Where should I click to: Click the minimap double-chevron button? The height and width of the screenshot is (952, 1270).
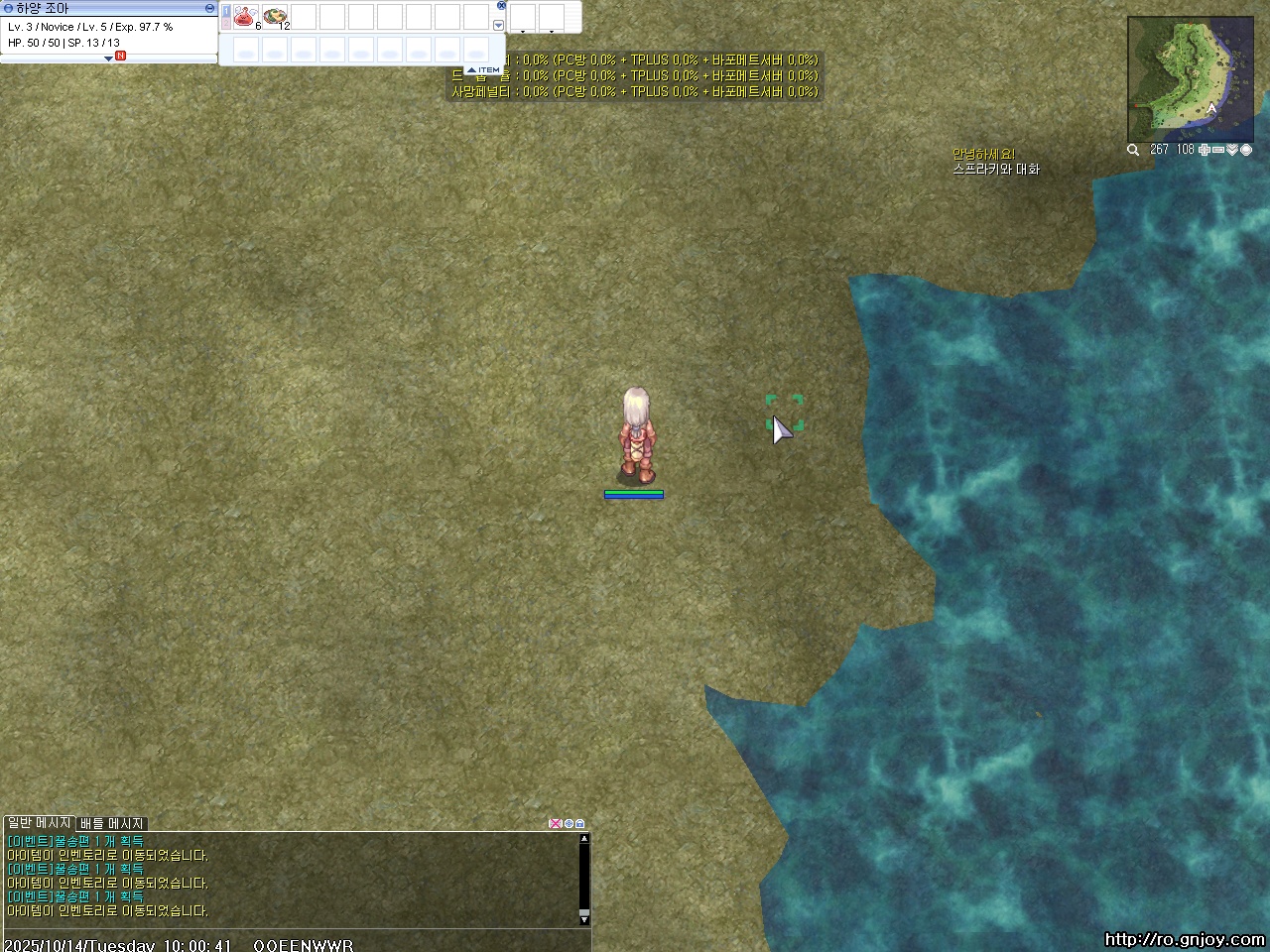pos(1232,150)
